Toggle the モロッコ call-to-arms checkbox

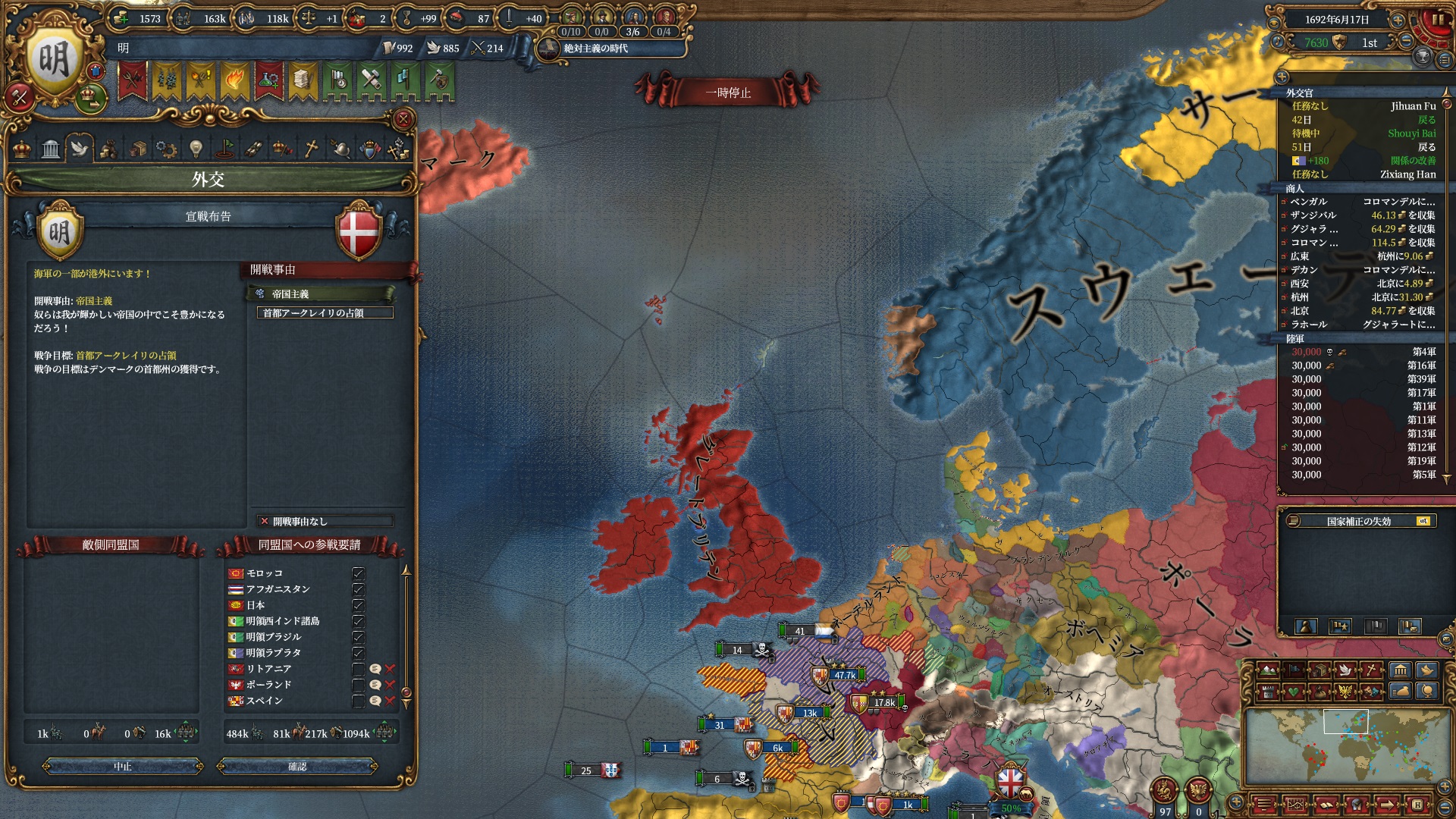click(359, 573)
